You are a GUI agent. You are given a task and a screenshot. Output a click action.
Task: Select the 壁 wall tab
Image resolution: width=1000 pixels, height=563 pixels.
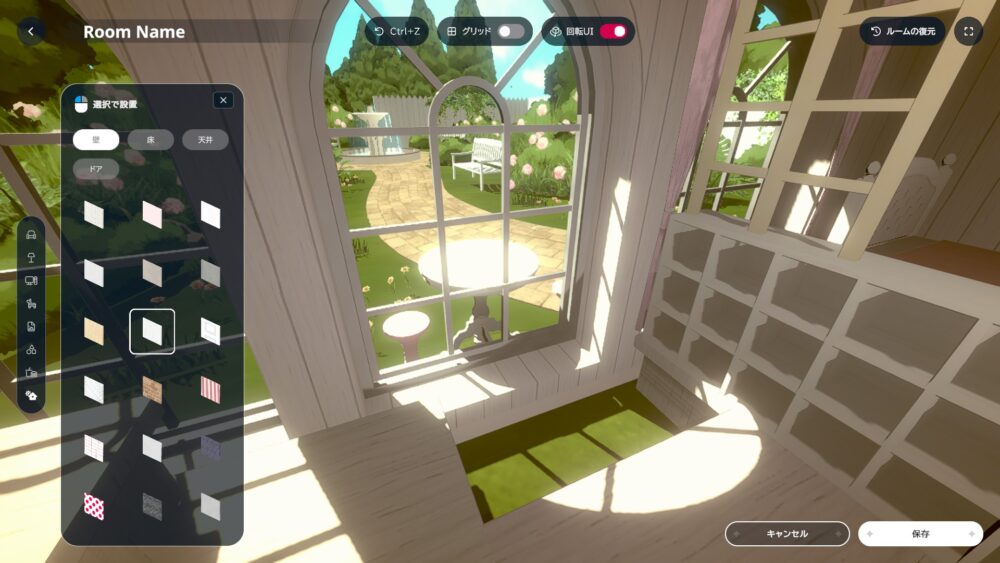point(96,140)
